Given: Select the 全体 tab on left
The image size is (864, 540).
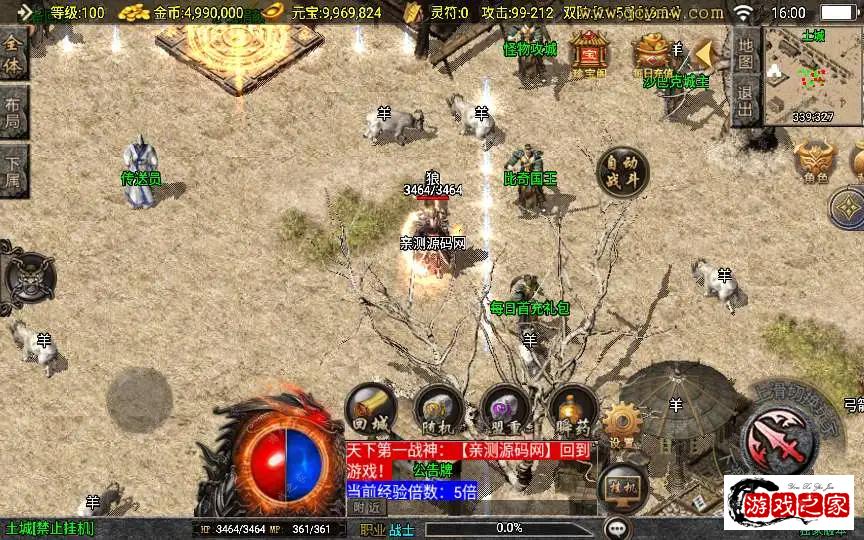Looking at the screenshot, I should click(x=13, y=52).
